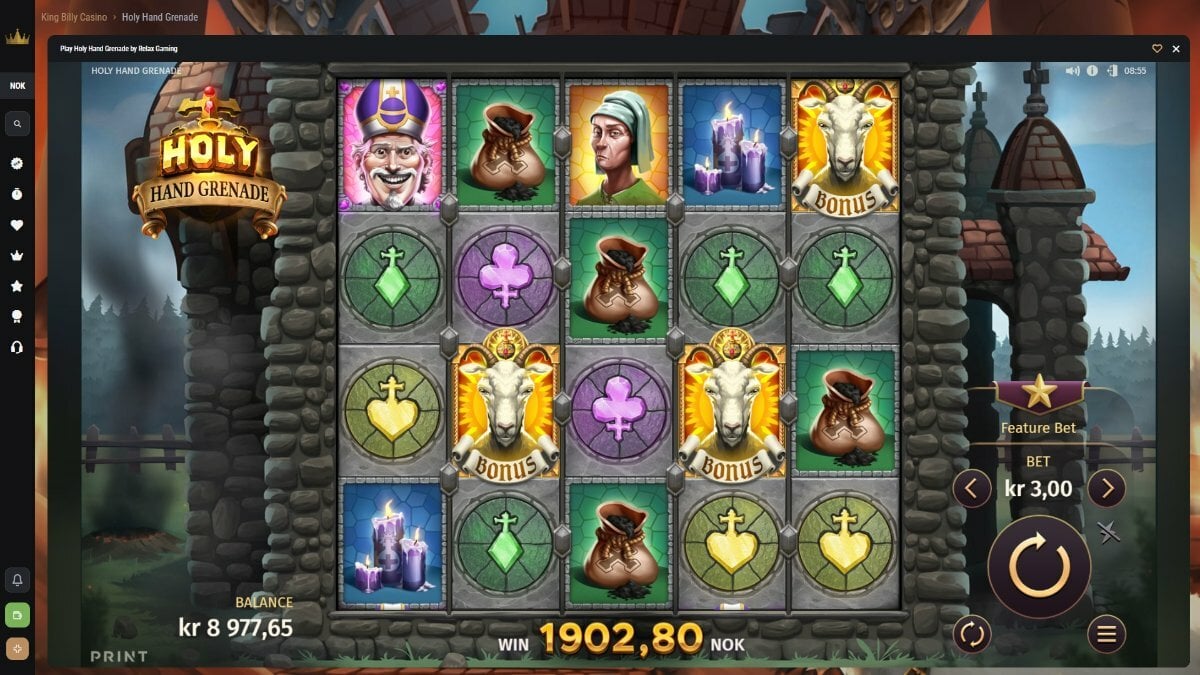The height and width of the screenshot is (675, 1200).
Task: Toggle the turbo spin lightning icon
Action: coord(1108,532)
